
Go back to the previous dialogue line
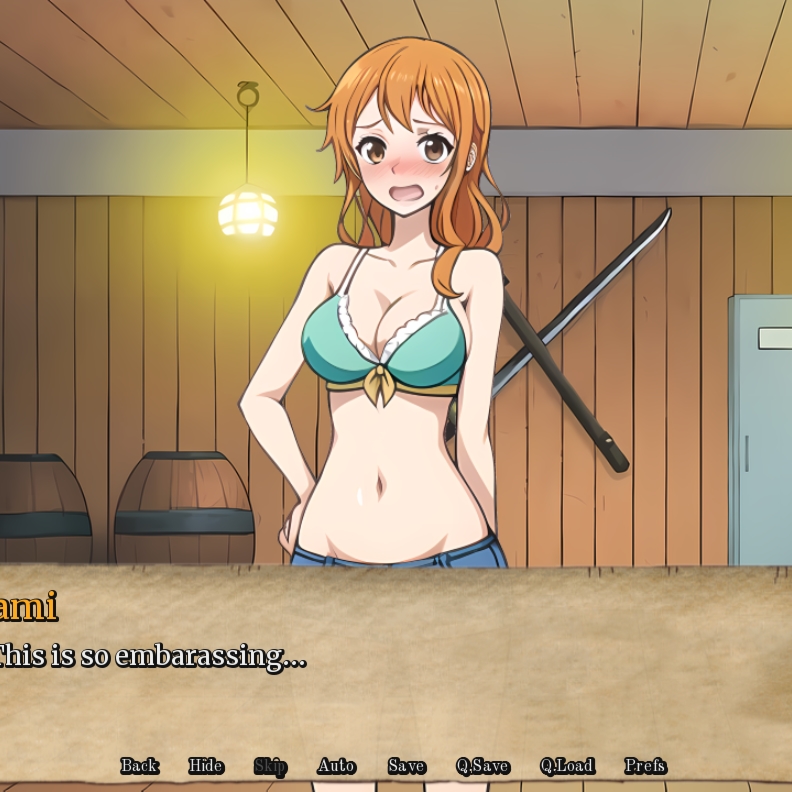tap(139, 766)
